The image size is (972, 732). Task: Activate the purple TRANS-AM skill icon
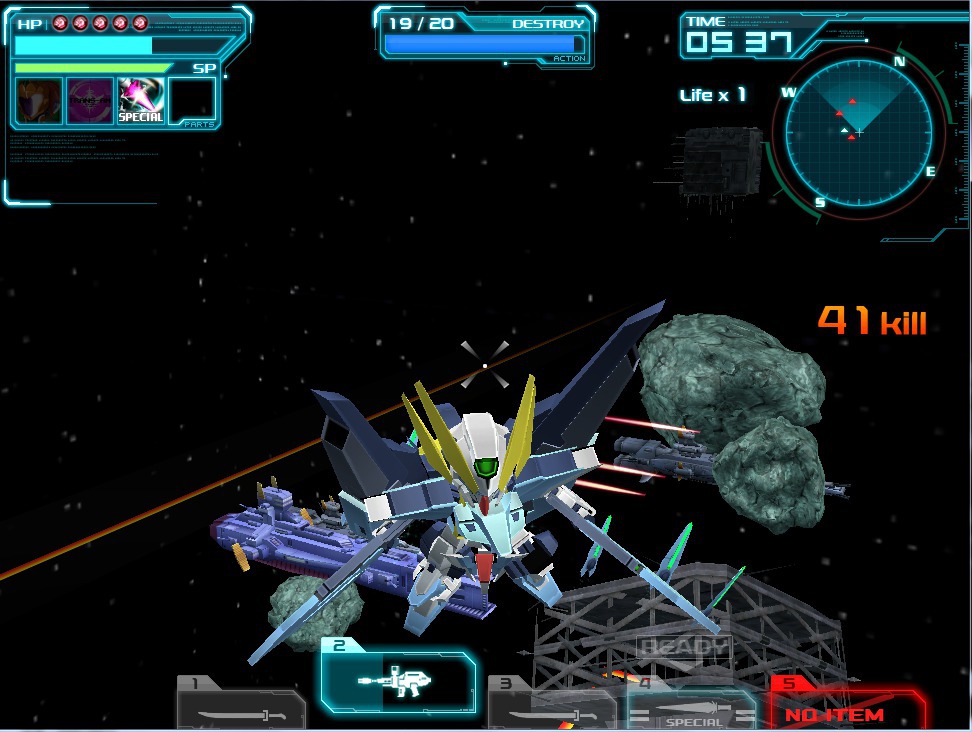90,100
